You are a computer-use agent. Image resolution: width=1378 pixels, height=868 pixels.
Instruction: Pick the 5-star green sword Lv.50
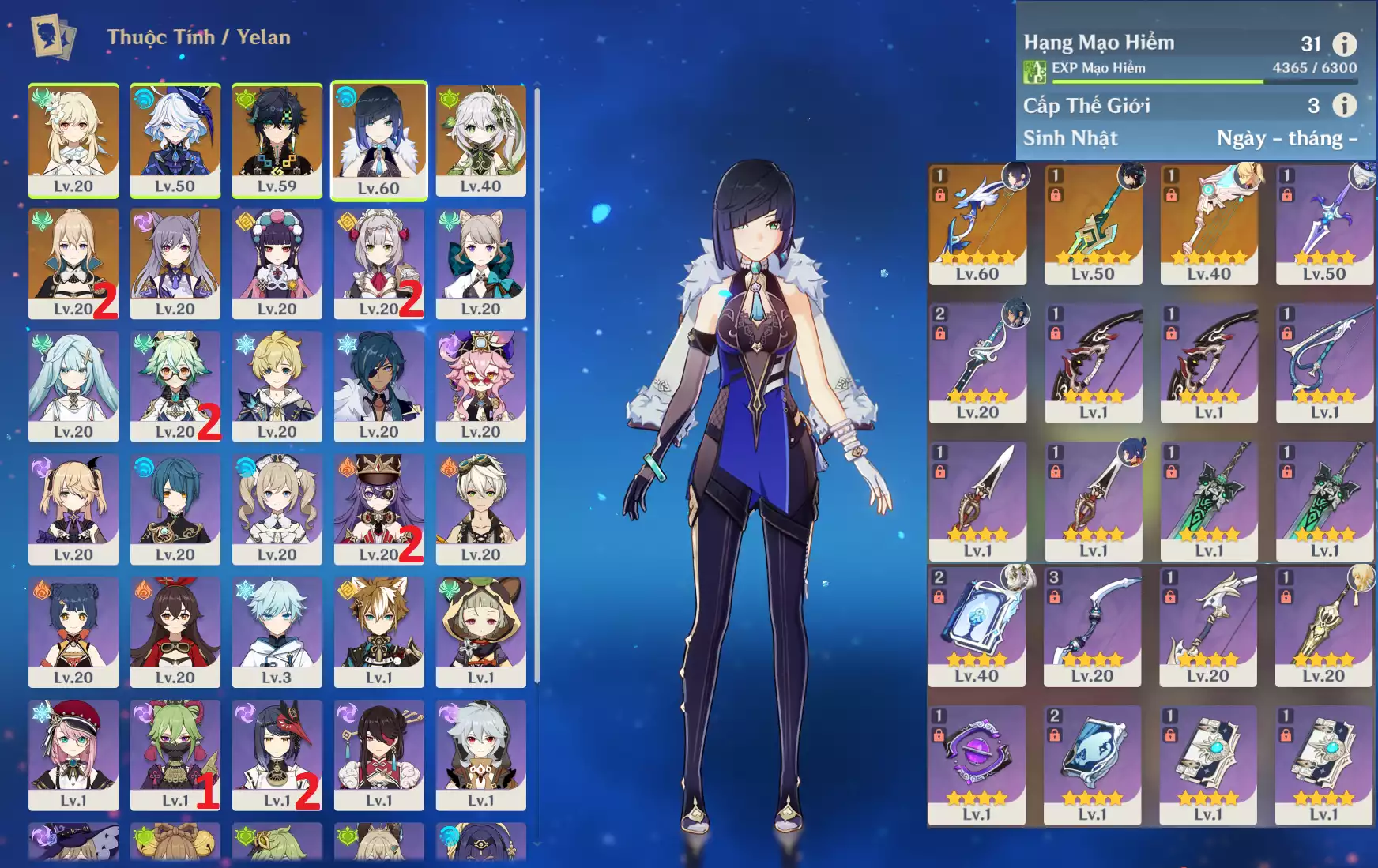pos(1093,224)
